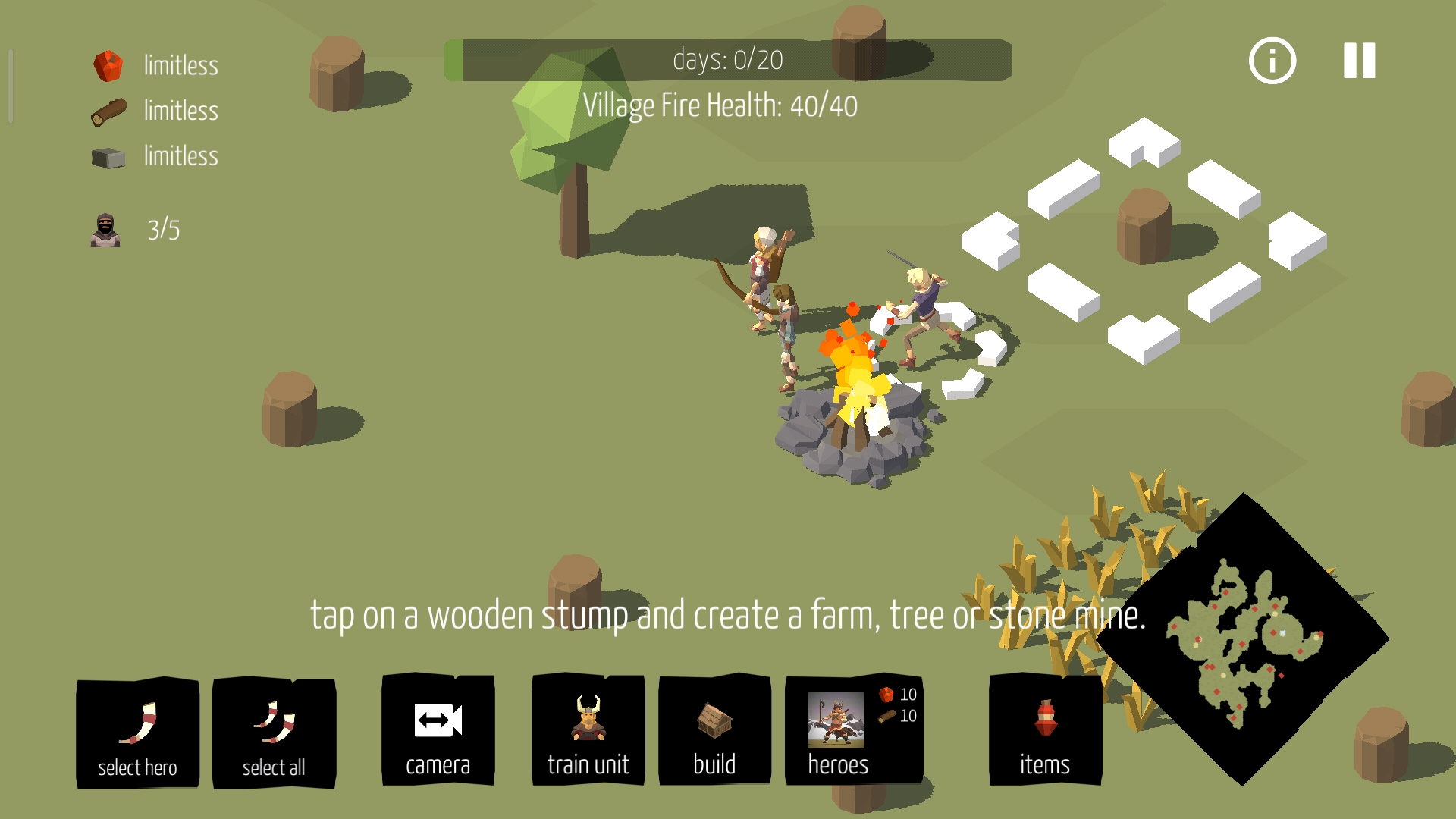
Task: Select the viking helmet train unit icon
Action: click(x=588, y=717)
